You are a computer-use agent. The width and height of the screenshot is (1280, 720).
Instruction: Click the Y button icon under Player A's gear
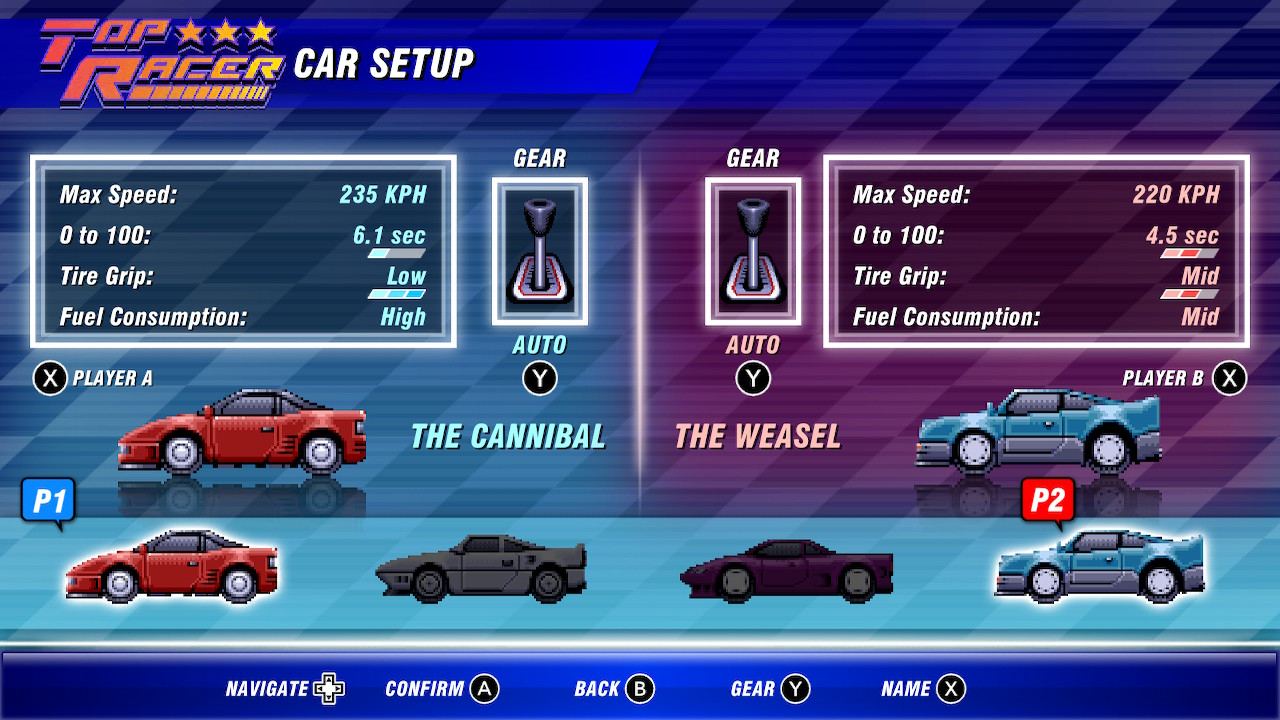[539, 378]
